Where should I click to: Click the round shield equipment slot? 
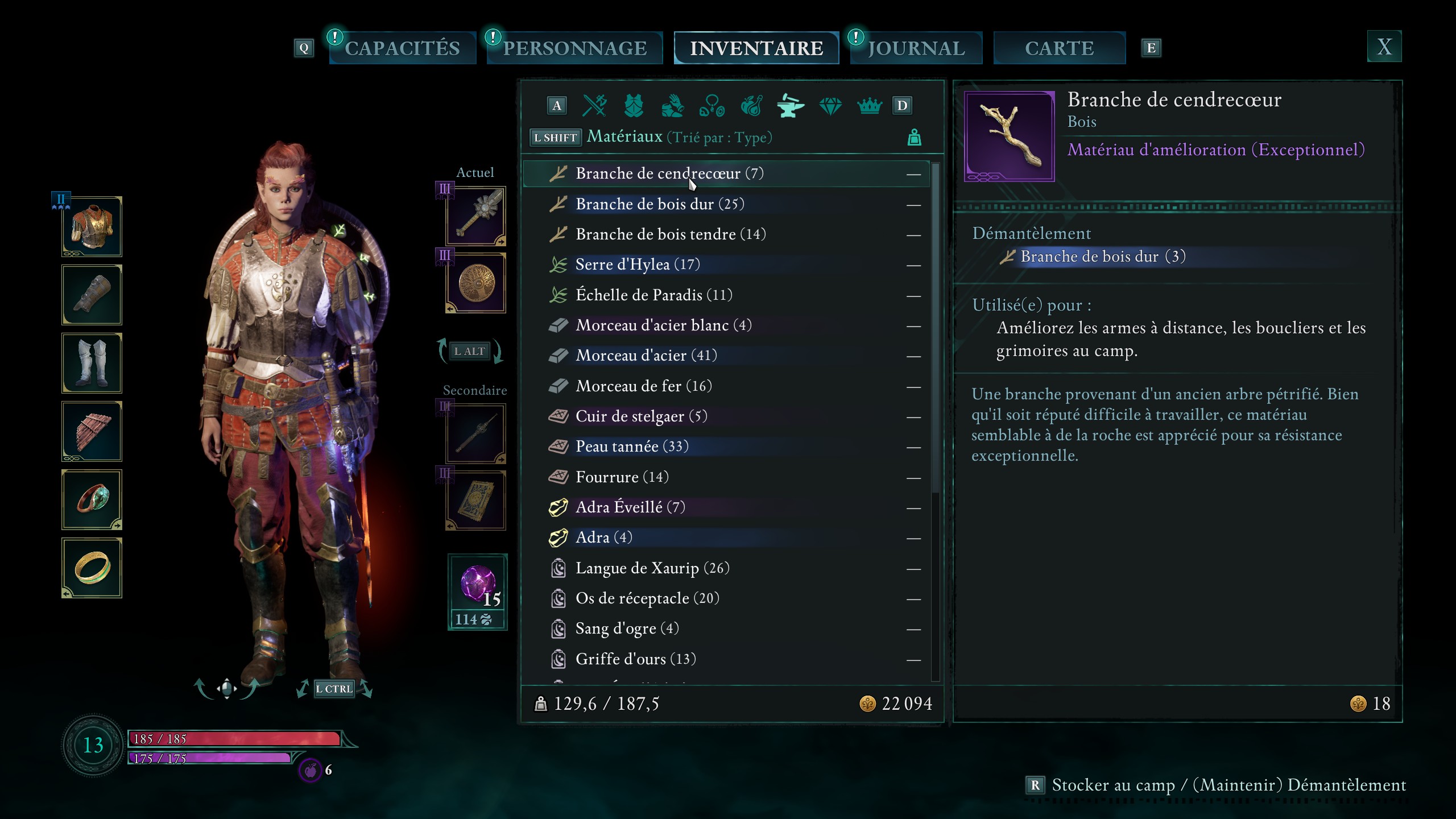476,283
